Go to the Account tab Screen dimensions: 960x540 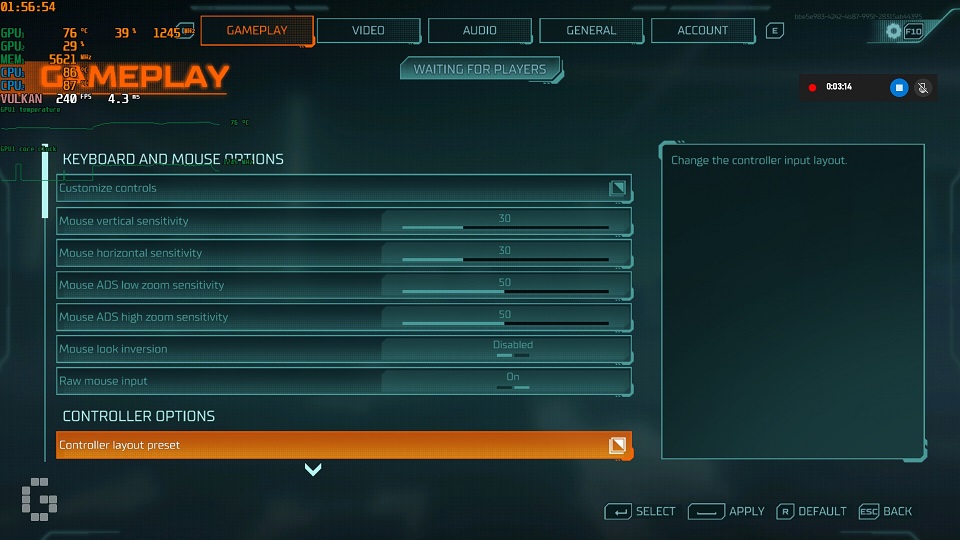pos(703,30)
